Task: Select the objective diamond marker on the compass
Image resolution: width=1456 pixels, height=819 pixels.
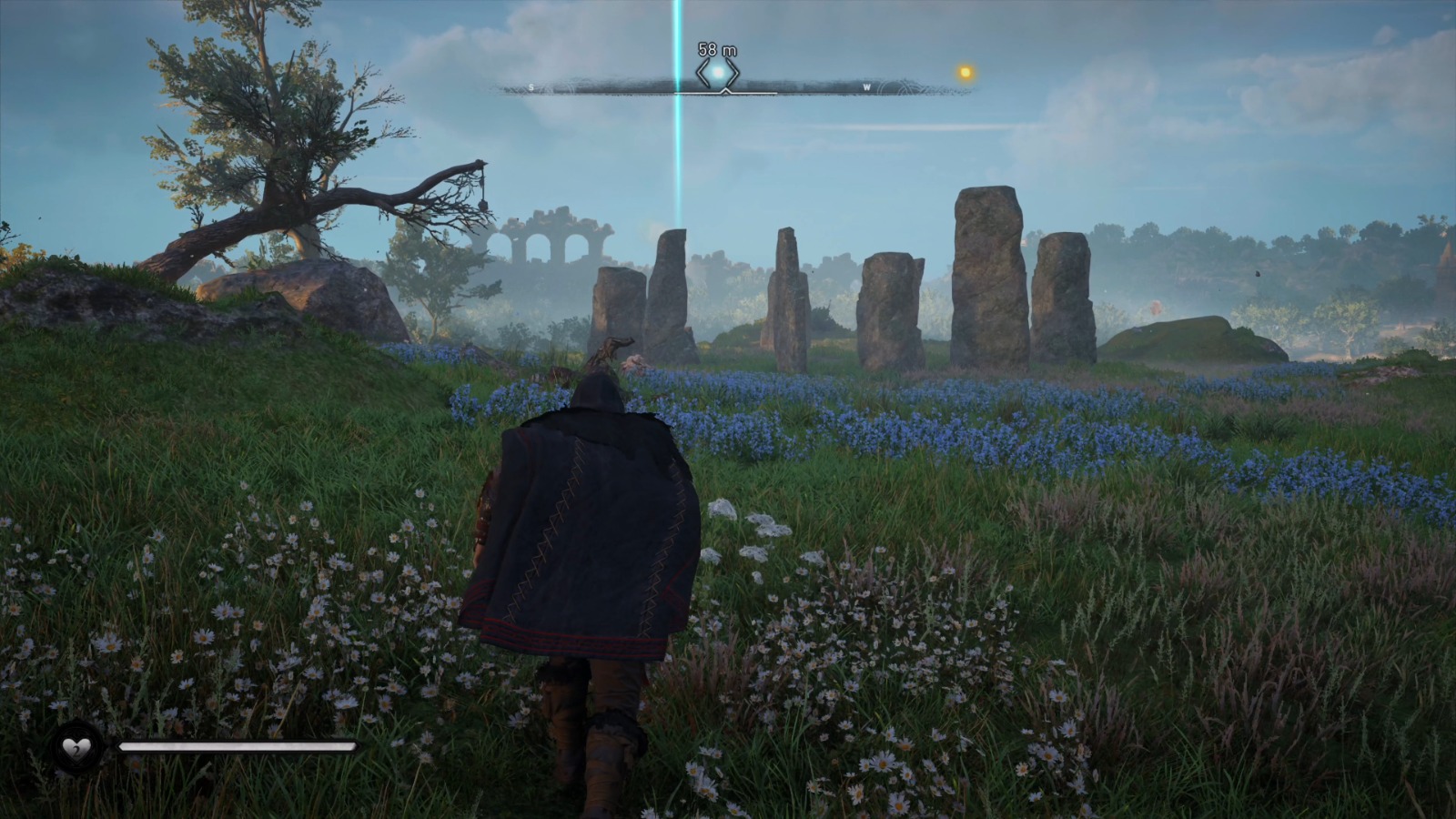Action: coord(719,70)
